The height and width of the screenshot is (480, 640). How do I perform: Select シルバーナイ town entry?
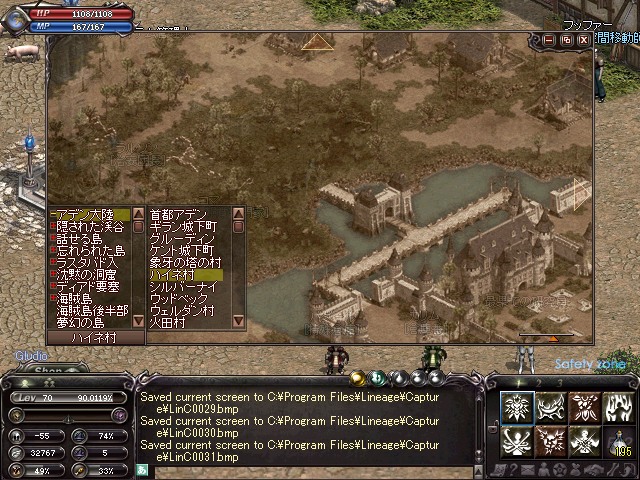click(183, 286)
